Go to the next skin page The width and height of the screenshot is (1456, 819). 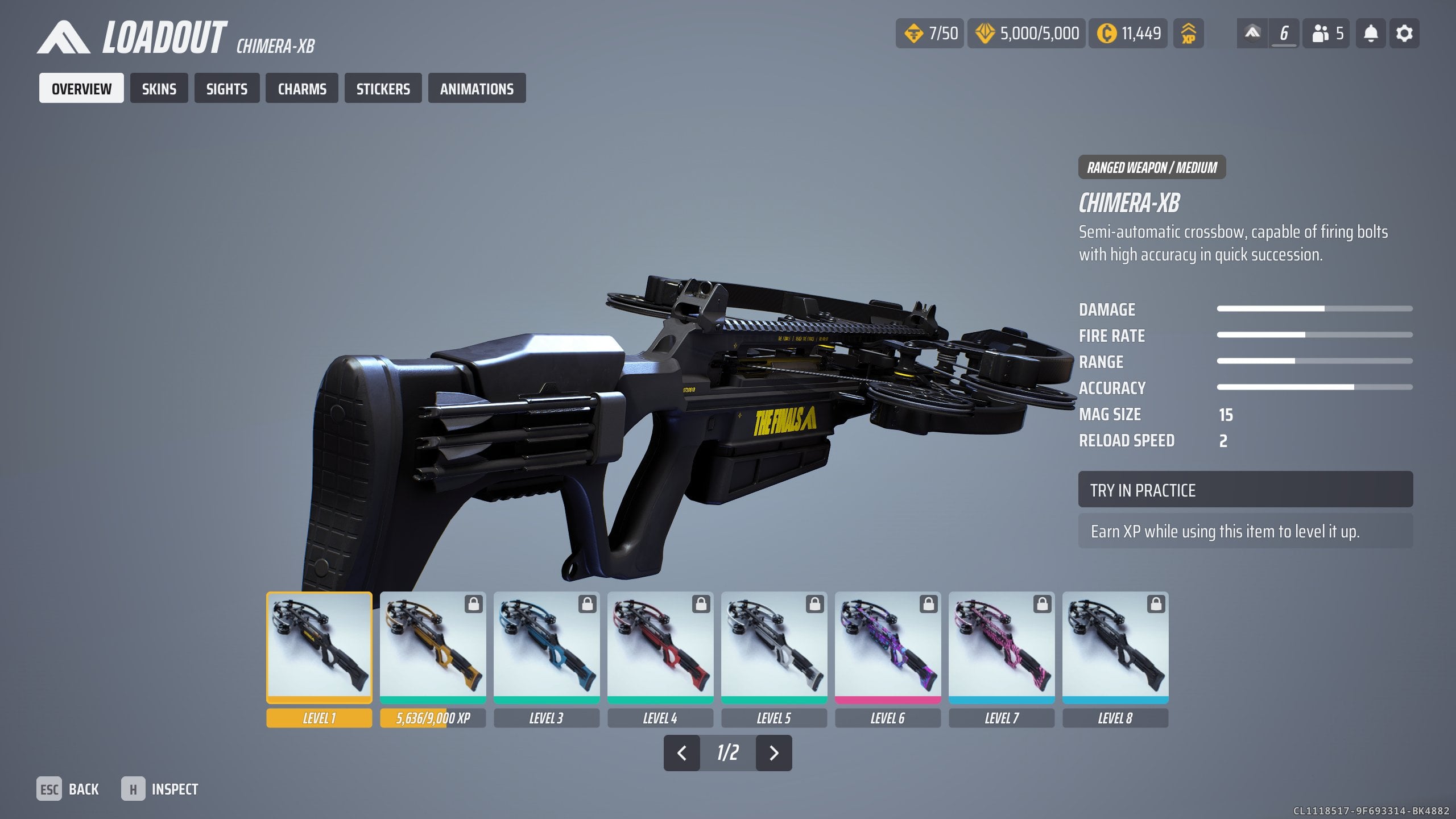773,753
